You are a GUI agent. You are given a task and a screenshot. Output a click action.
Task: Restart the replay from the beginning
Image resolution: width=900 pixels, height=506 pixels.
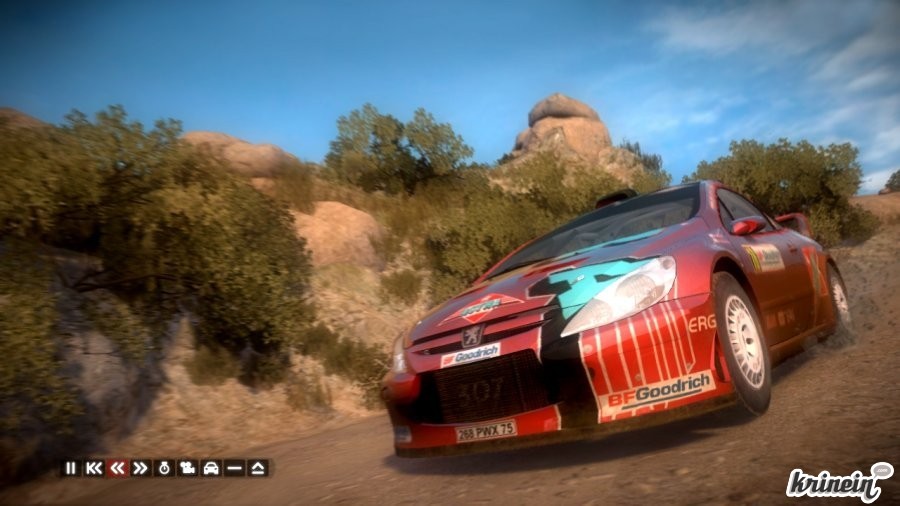94,467
